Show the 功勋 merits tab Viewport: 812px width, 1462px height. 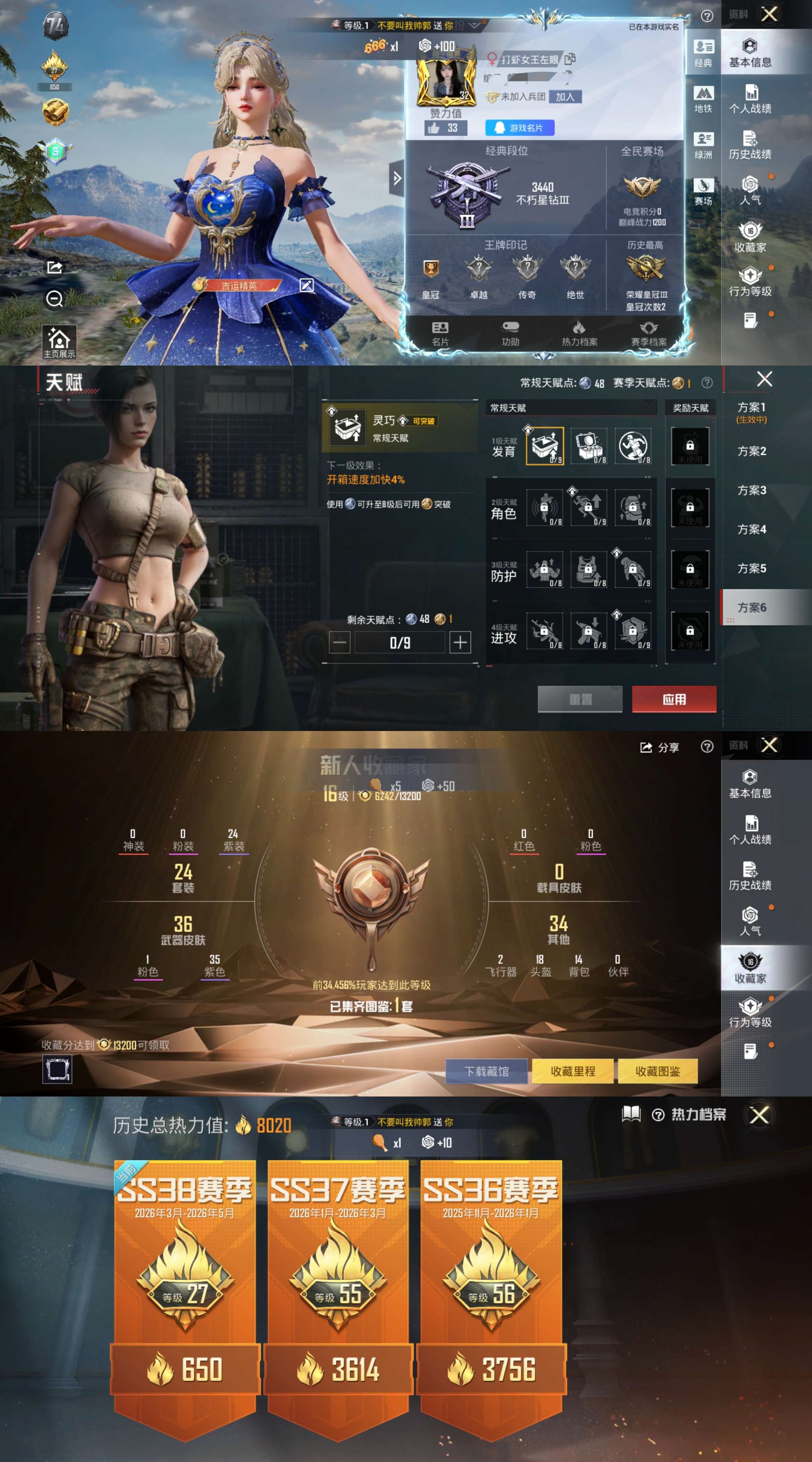pos(510,334)
